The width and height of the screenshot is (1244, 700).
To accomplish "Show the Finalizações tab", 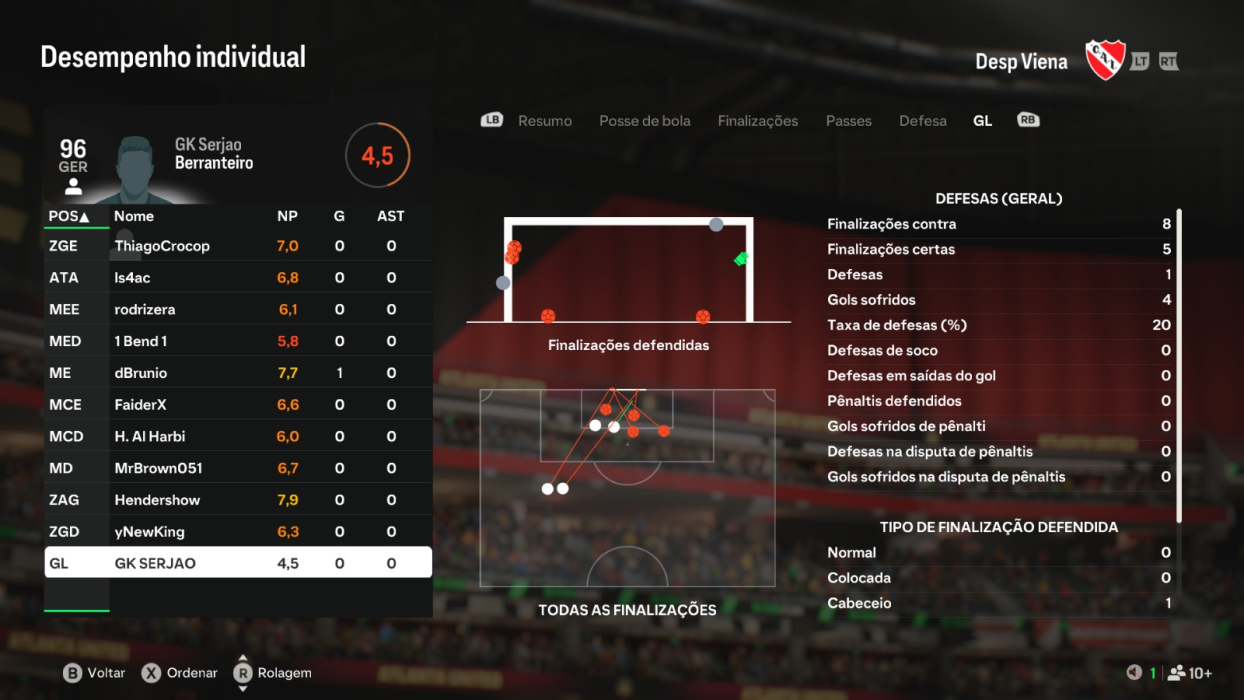I will [757, 121].
